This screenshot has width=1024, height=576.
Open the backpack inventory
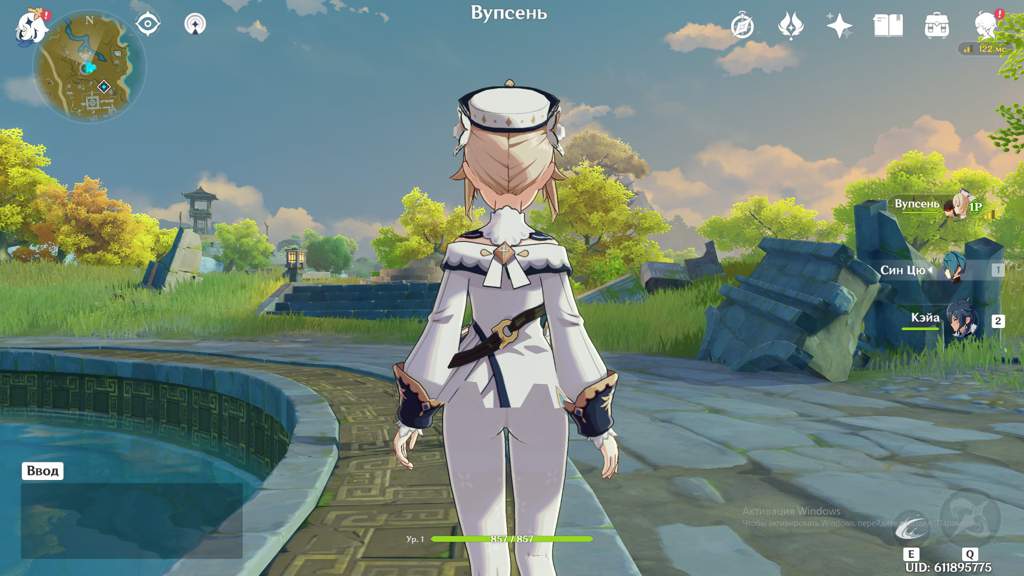[x=937, y=25]
